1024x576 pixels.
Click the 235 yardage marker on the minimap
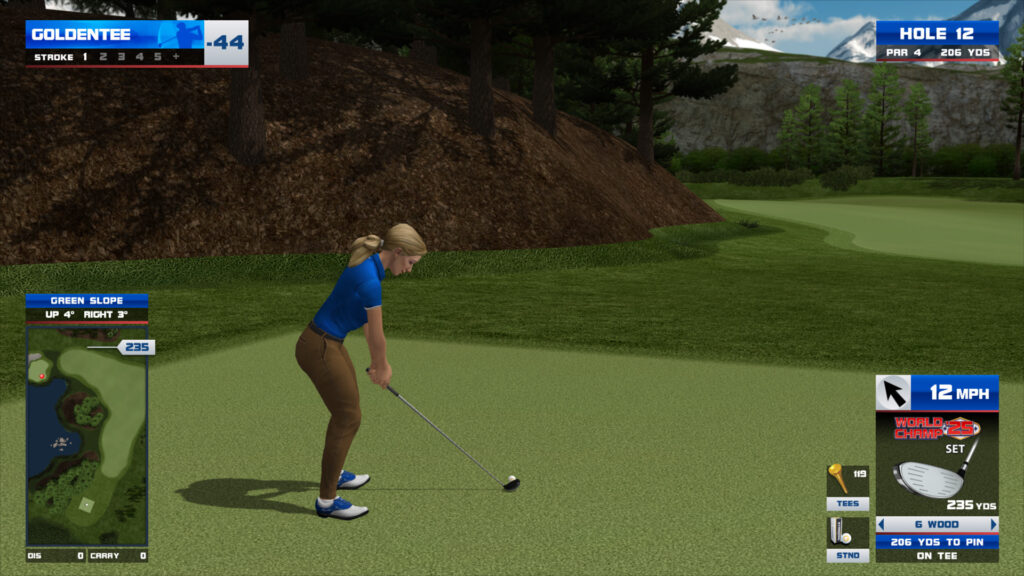(136, 347)
